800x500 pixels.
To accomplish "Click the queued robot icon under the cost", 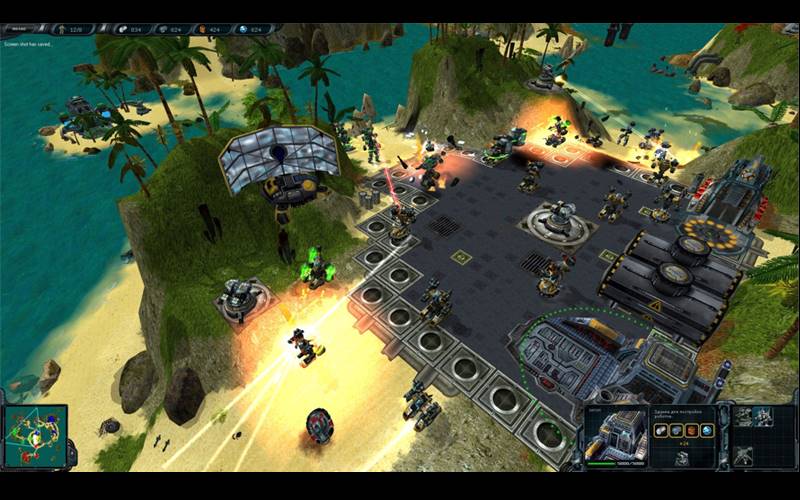I will click(681, 457).
